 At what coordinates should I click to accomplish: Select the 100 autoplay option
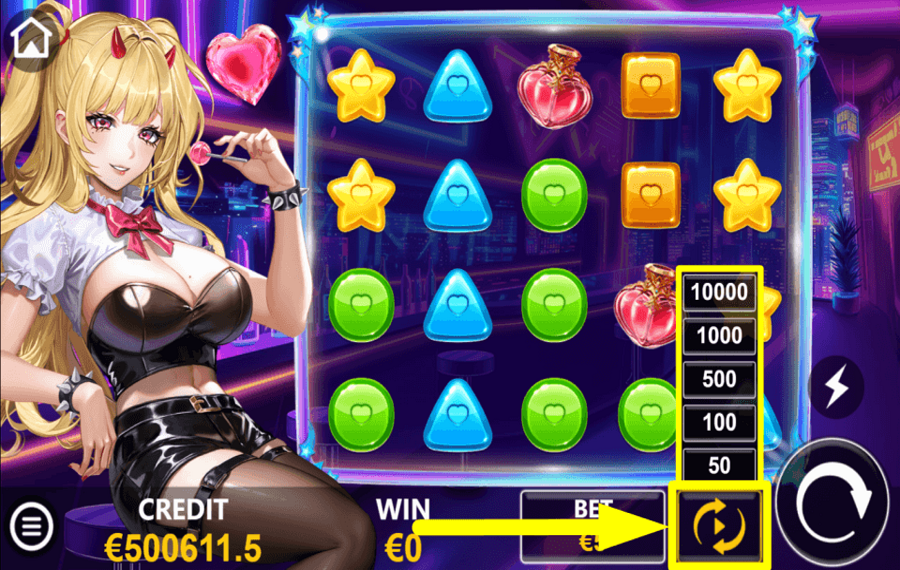(717, 423)
